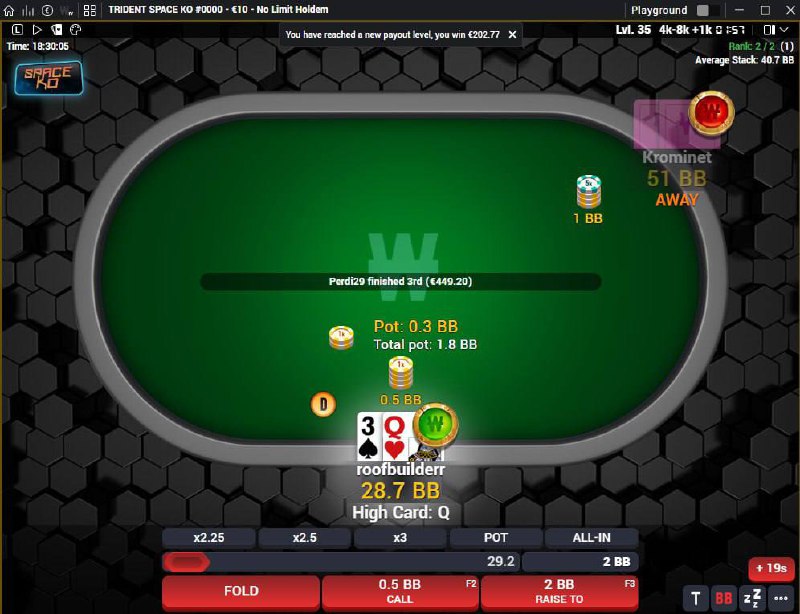Raise to 2 BB

click(559, 591)
